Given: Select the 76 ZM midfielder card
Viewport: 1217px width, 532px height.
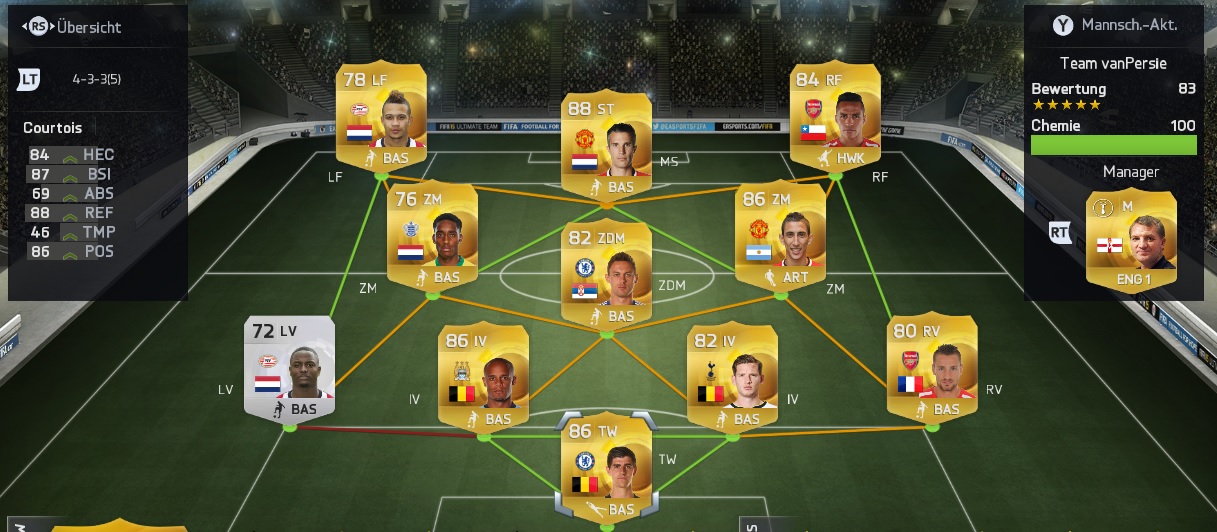Looking at the screenshot, I should (x=432, y=236).
